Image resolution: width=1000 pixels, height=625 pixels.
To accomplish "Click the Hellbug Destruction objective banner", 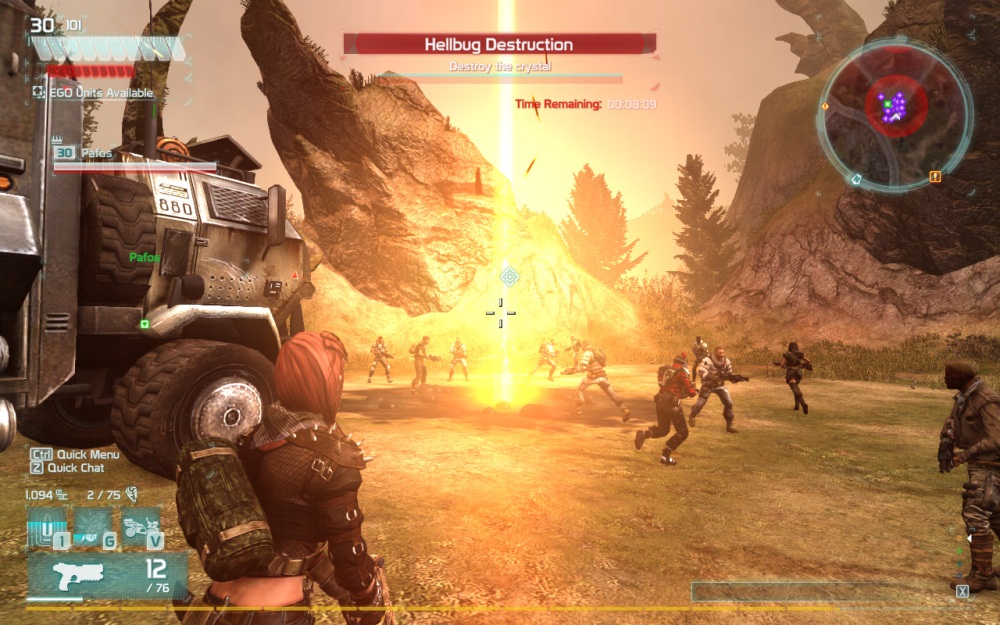I will click(x=499, y=44).
